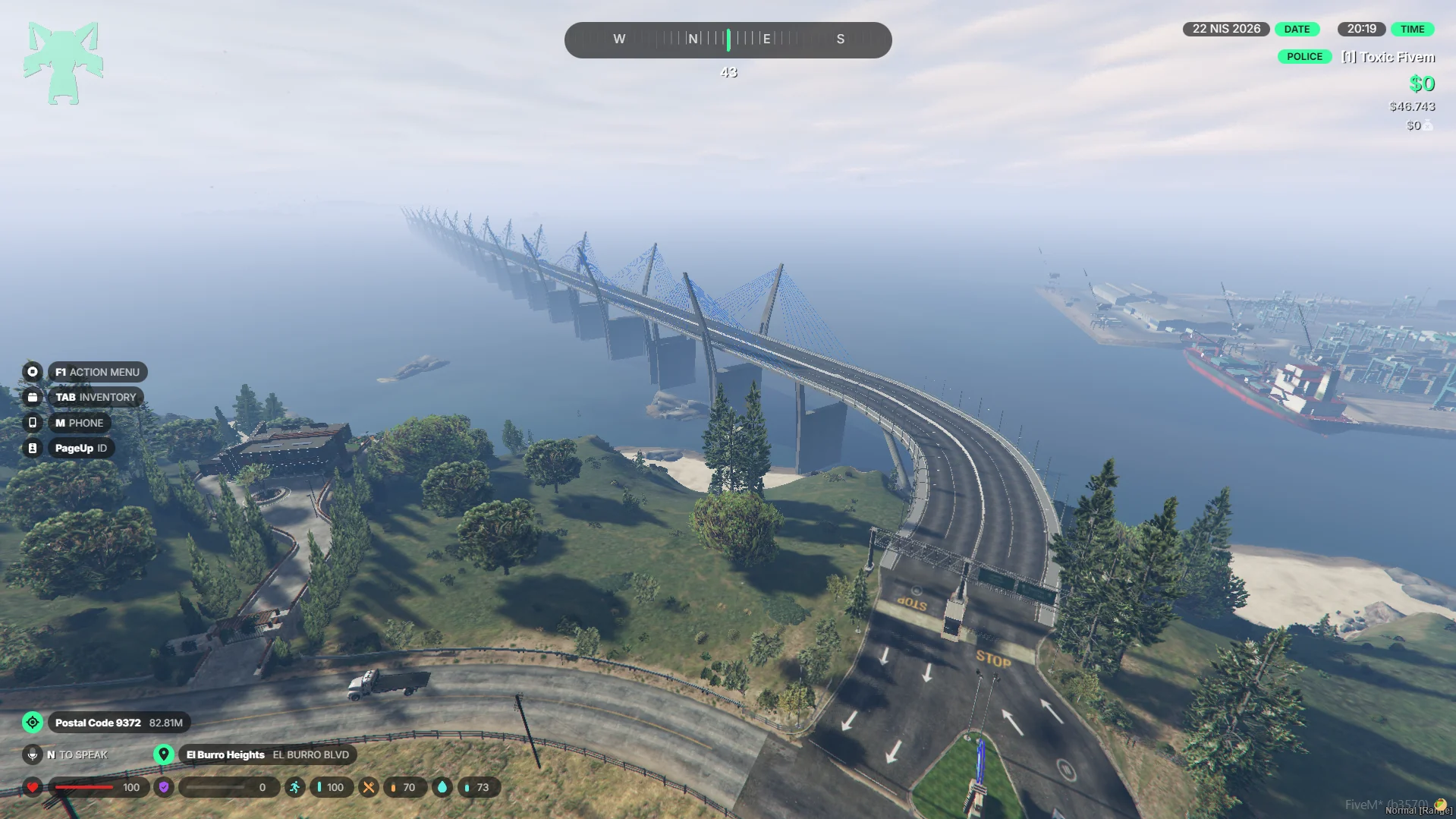1456x819 pixels.
Task: Select the red heart health icon
Action: [x=33, y=787]
